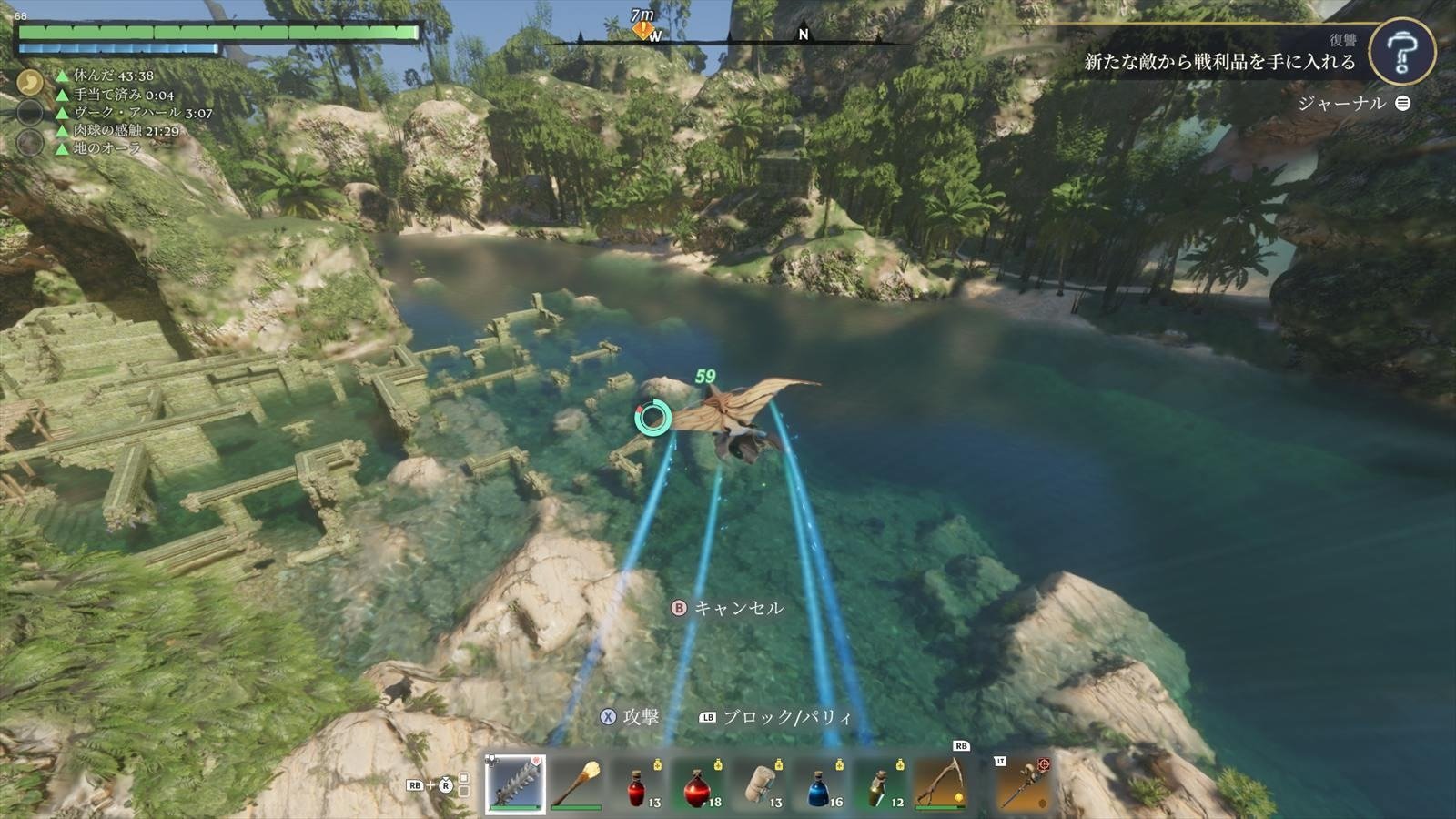
Task: Select the ヴーク・アハール buff entry
Action: point(142,113)
